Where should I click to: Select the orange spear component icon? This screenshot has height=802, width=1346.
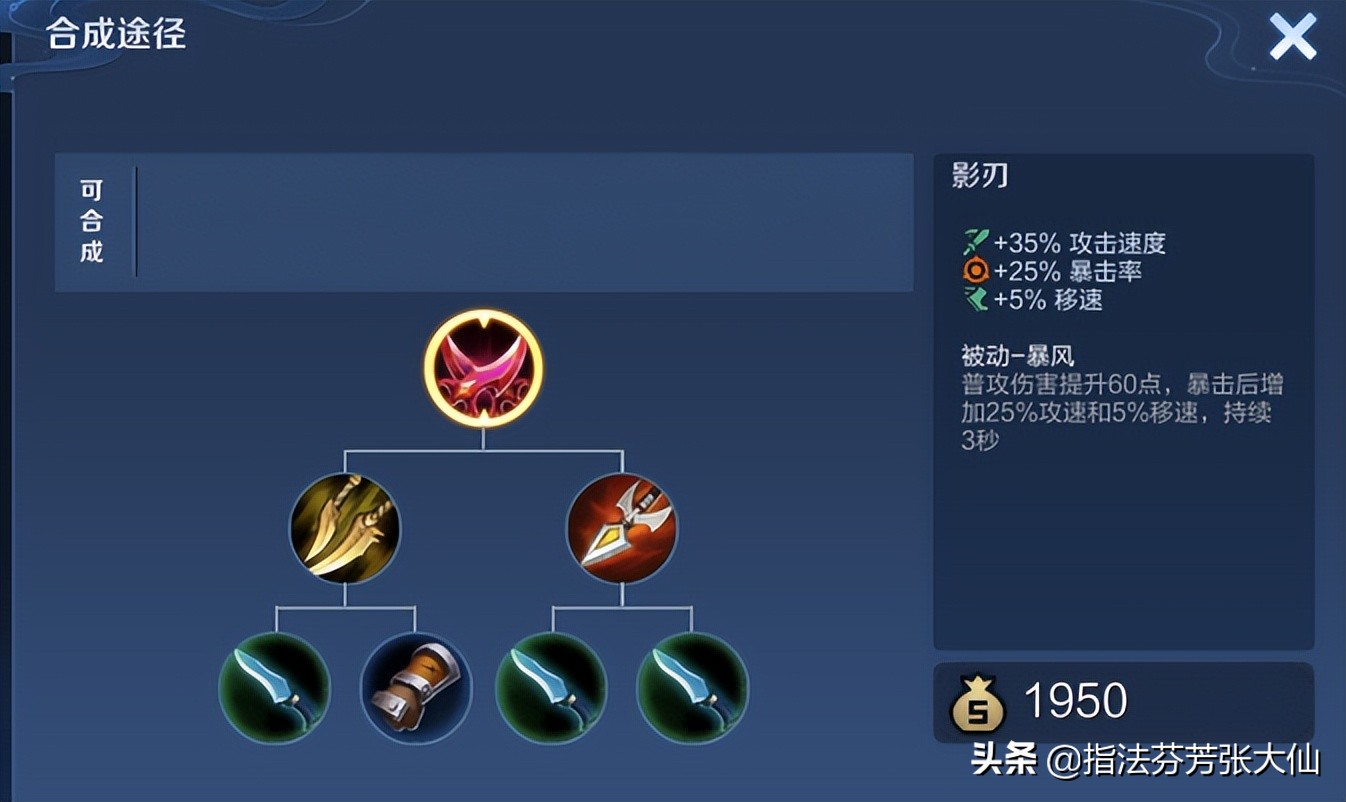[622, 528]
